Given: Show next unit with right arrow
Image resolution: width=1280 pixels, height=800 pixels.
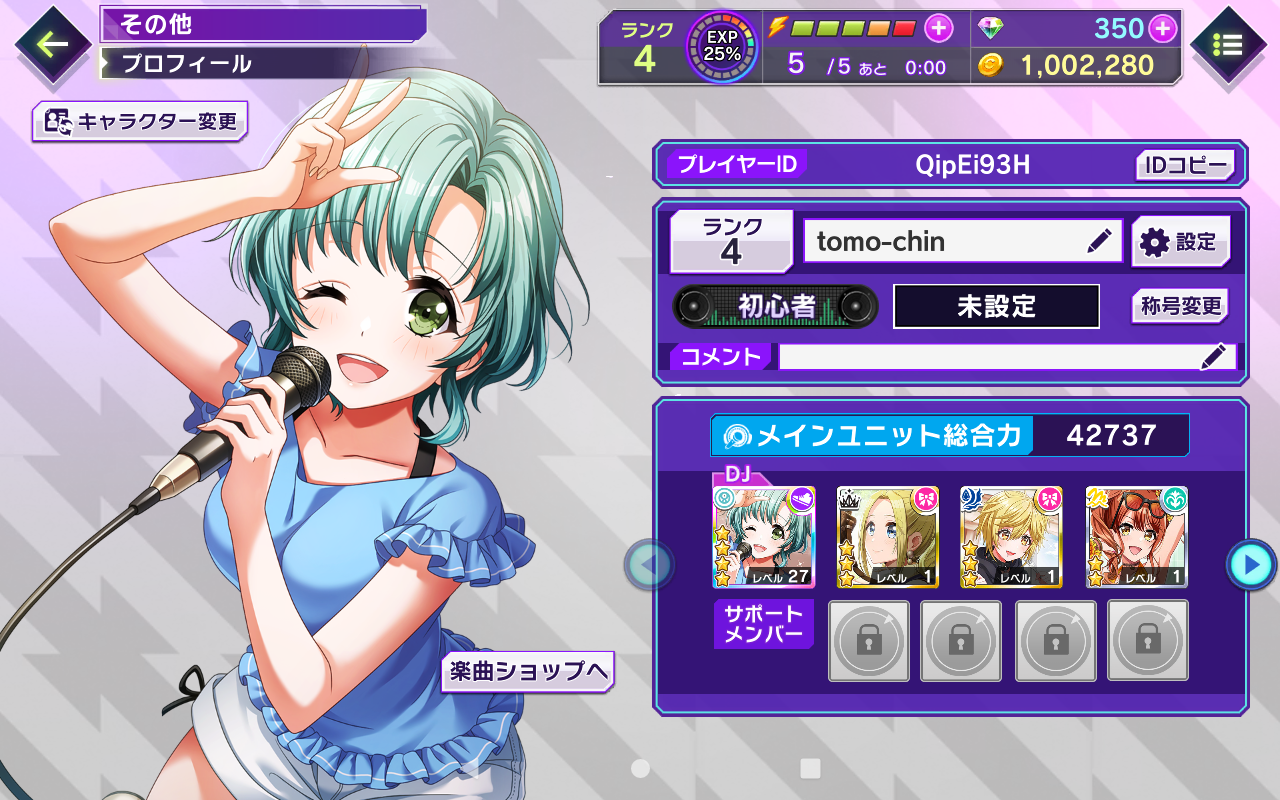Looking at the screenshot, I should pyautogui.click(x=1250, y=565).
